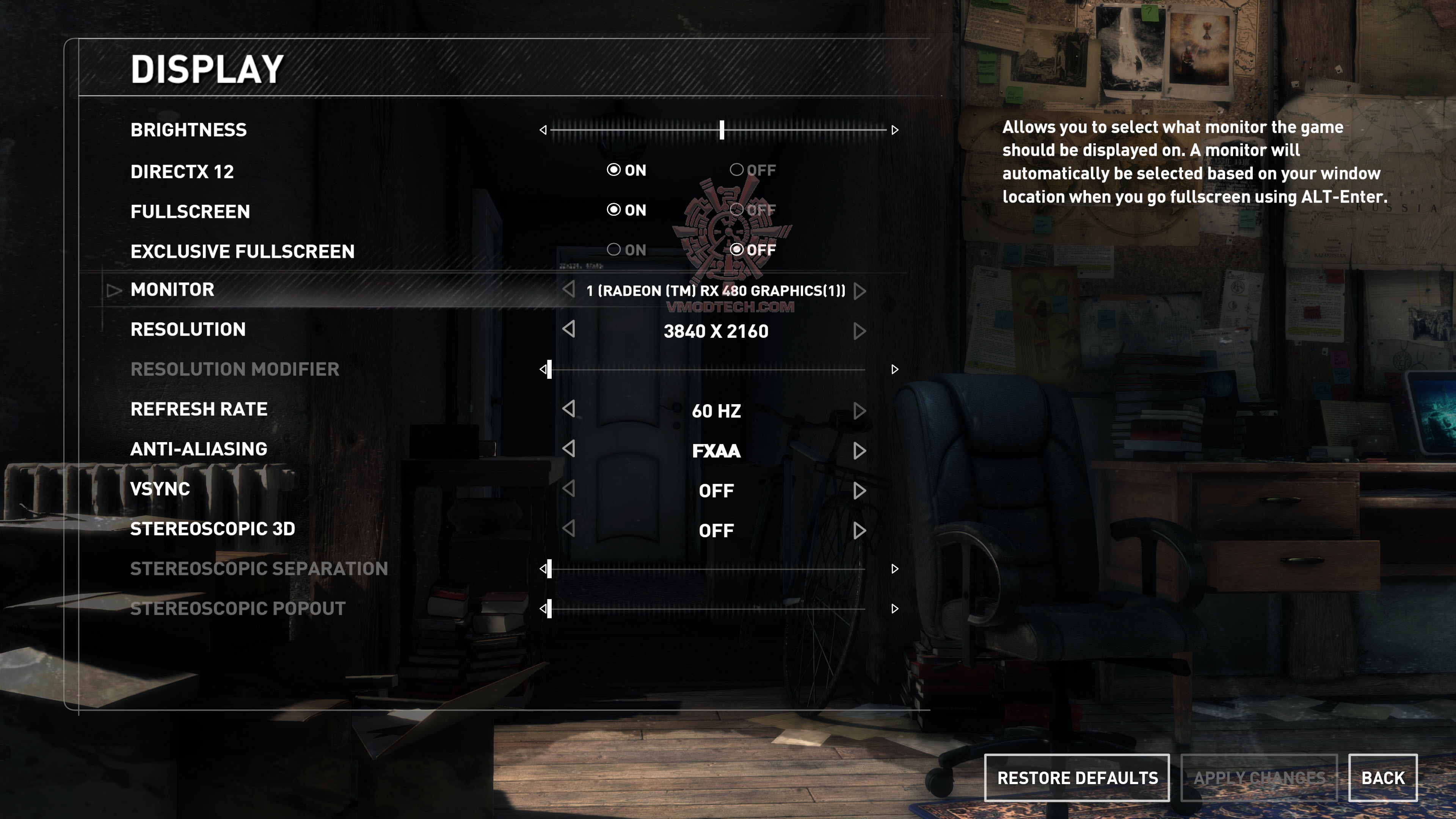This screenshot has height=819, width=1456.
Task: Raise the resolution with right arrow
Action: (860, 331)
